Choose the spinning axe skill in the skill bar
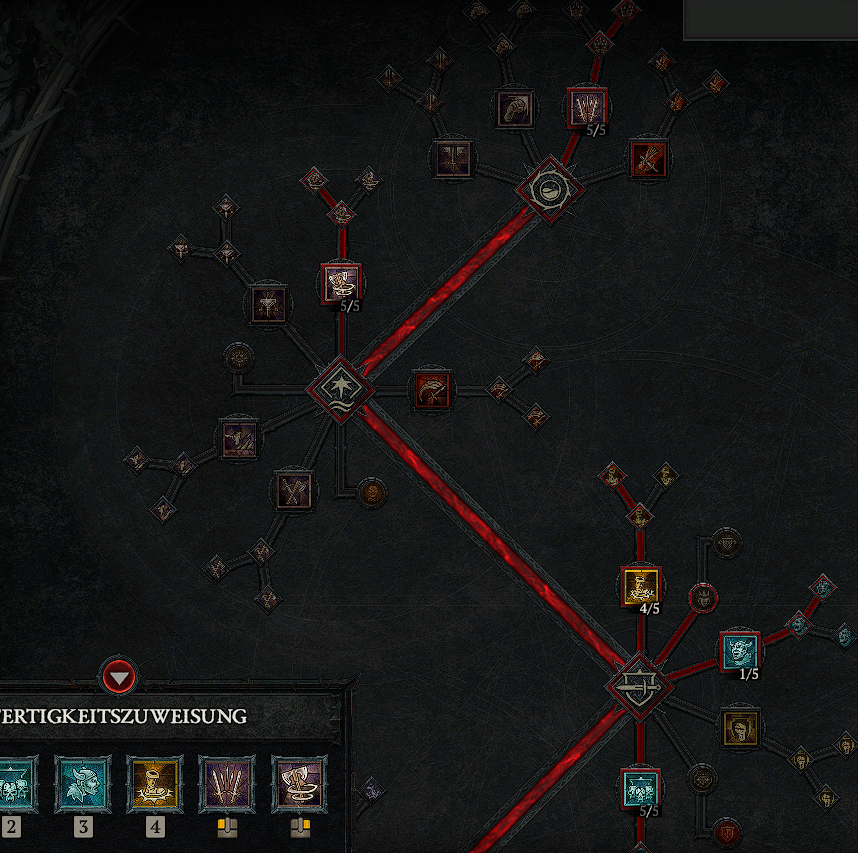Screen dimensions: 858x853 (x=298, y=783)
